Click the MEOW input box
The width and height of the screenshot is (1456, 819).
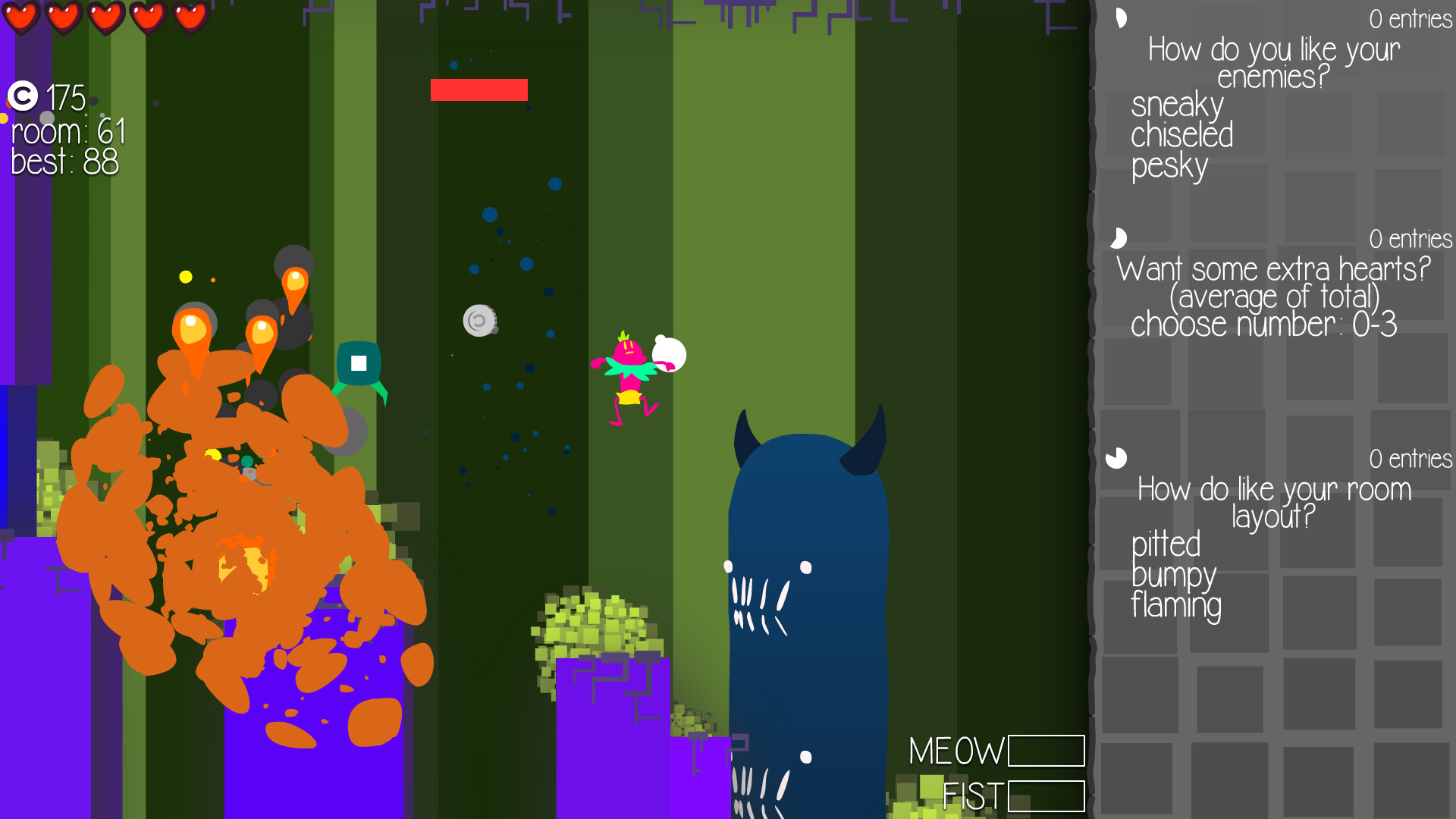(x=1046, y=752)
